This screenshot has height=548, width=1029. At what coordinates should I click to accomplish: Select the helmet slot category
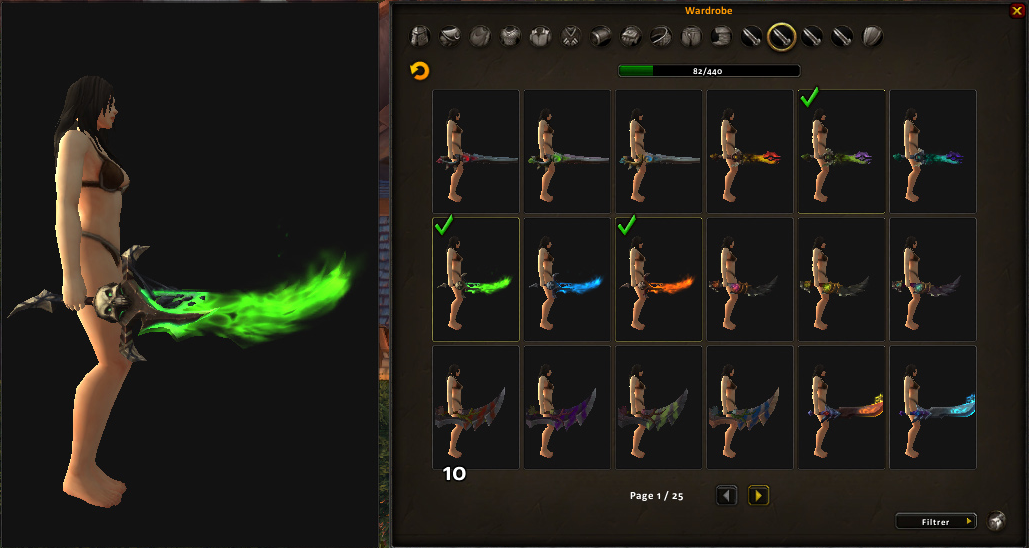click(421, 37)
